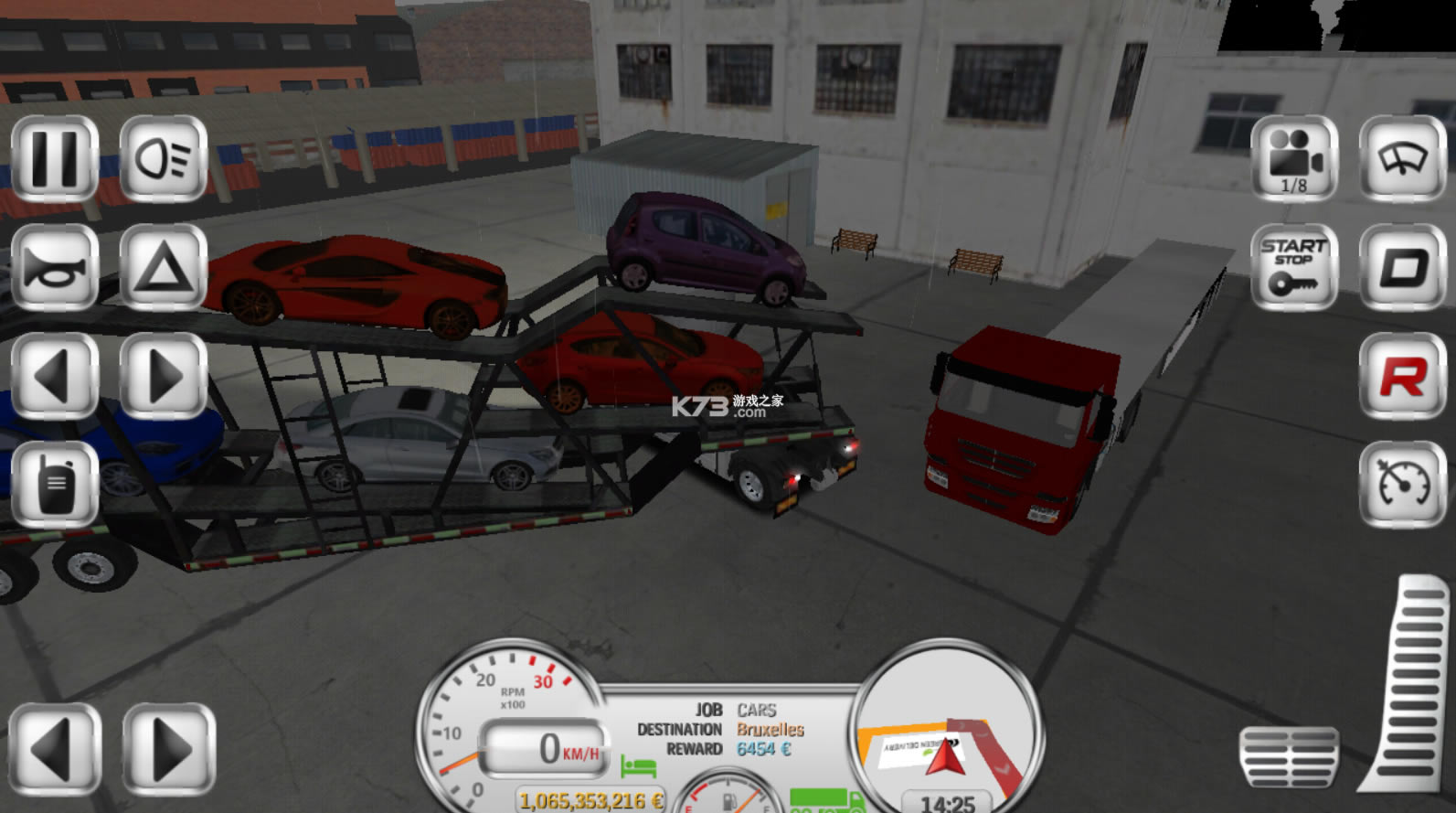This screenshot has height=813, width=1456.
Task: Apply the brake pedal
Action: [1290, 755]
